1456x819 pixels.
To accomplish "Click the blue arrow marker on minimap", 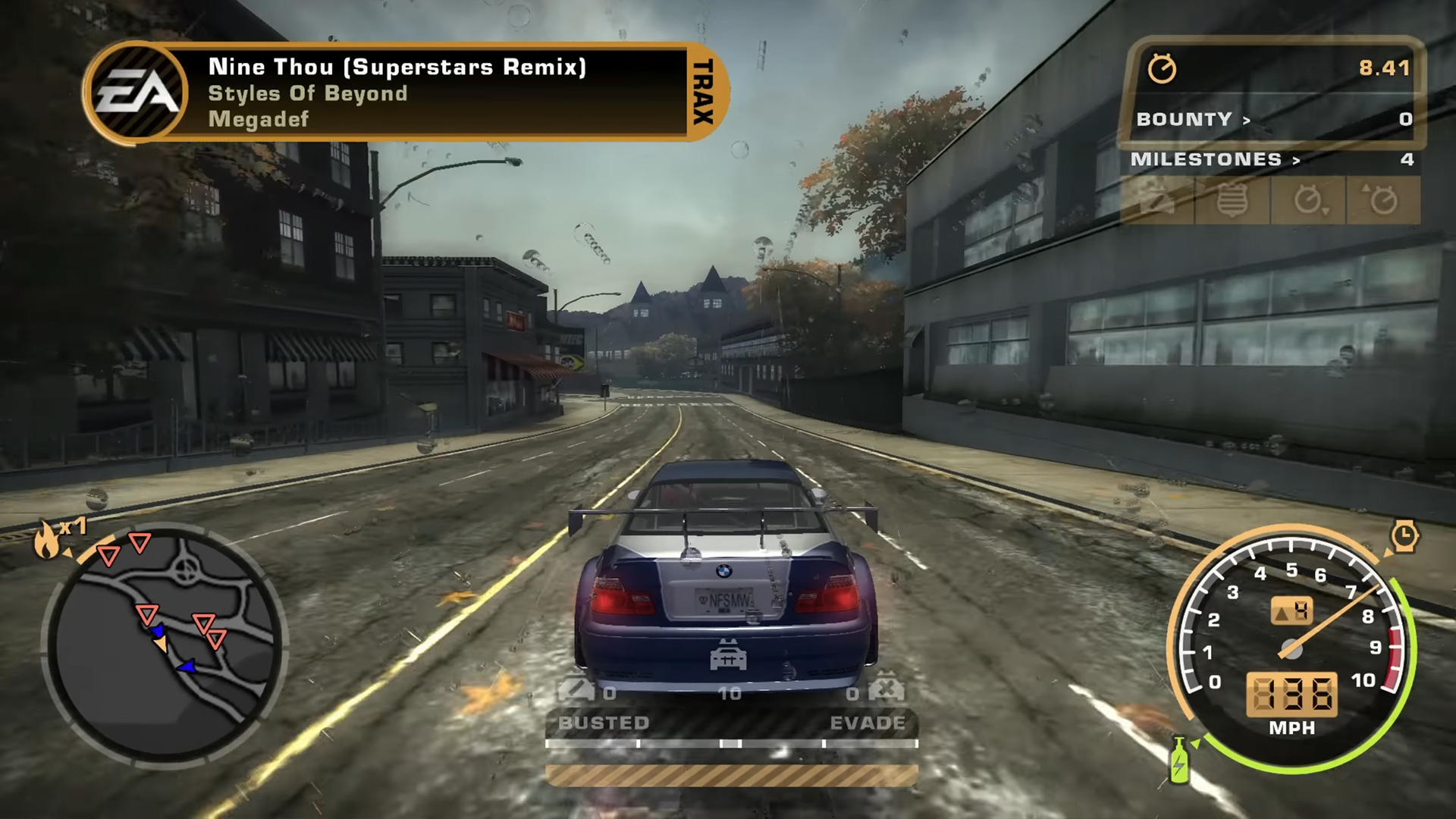I will [186, 667].
